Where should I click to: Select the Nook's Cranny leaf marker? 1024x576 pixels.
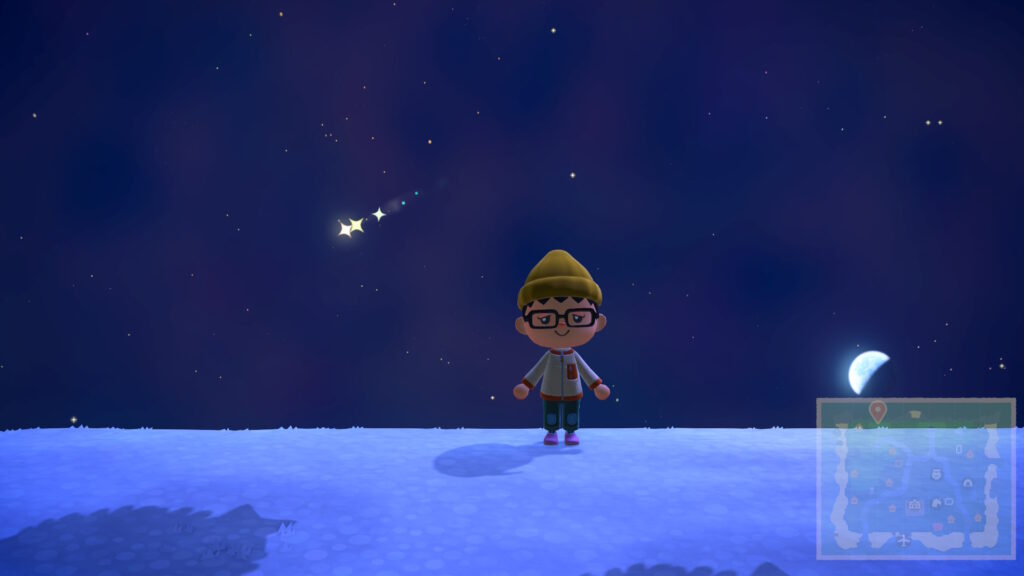tap(937, 503)
